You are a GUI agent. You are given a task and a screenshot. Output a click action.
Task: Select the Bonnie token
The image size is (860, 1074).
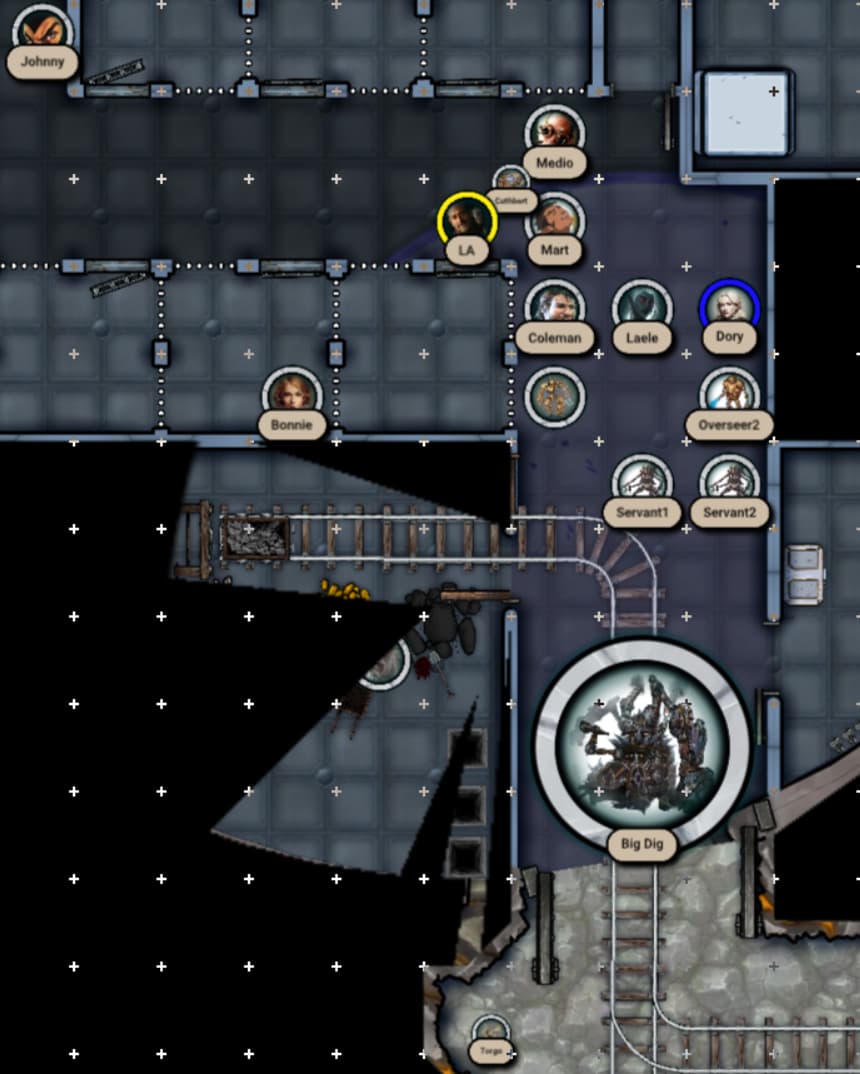(x=292, y=395)
